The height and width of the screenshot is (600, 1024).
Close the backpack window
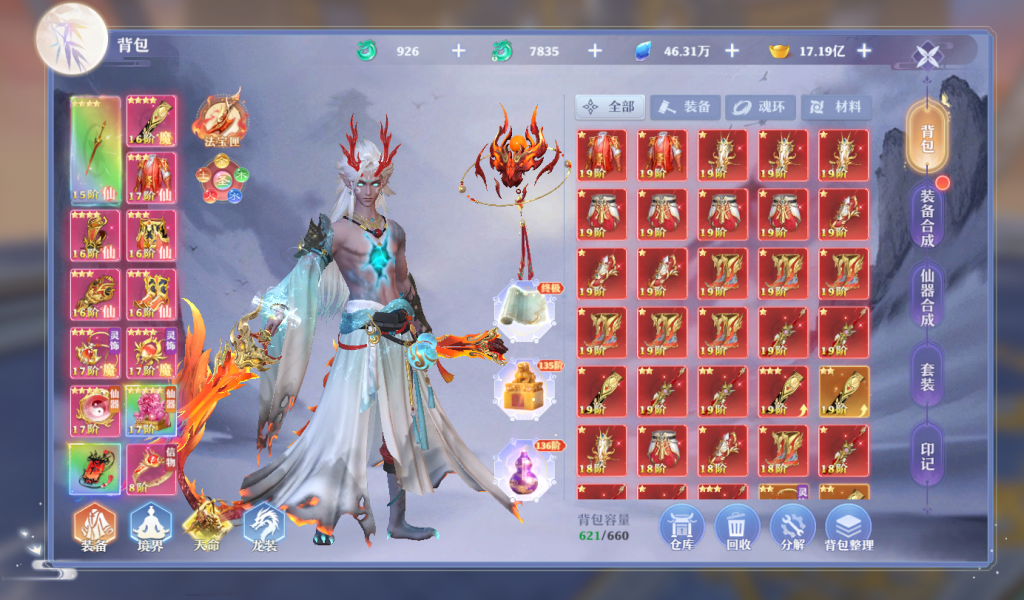(x=928, y=56)
